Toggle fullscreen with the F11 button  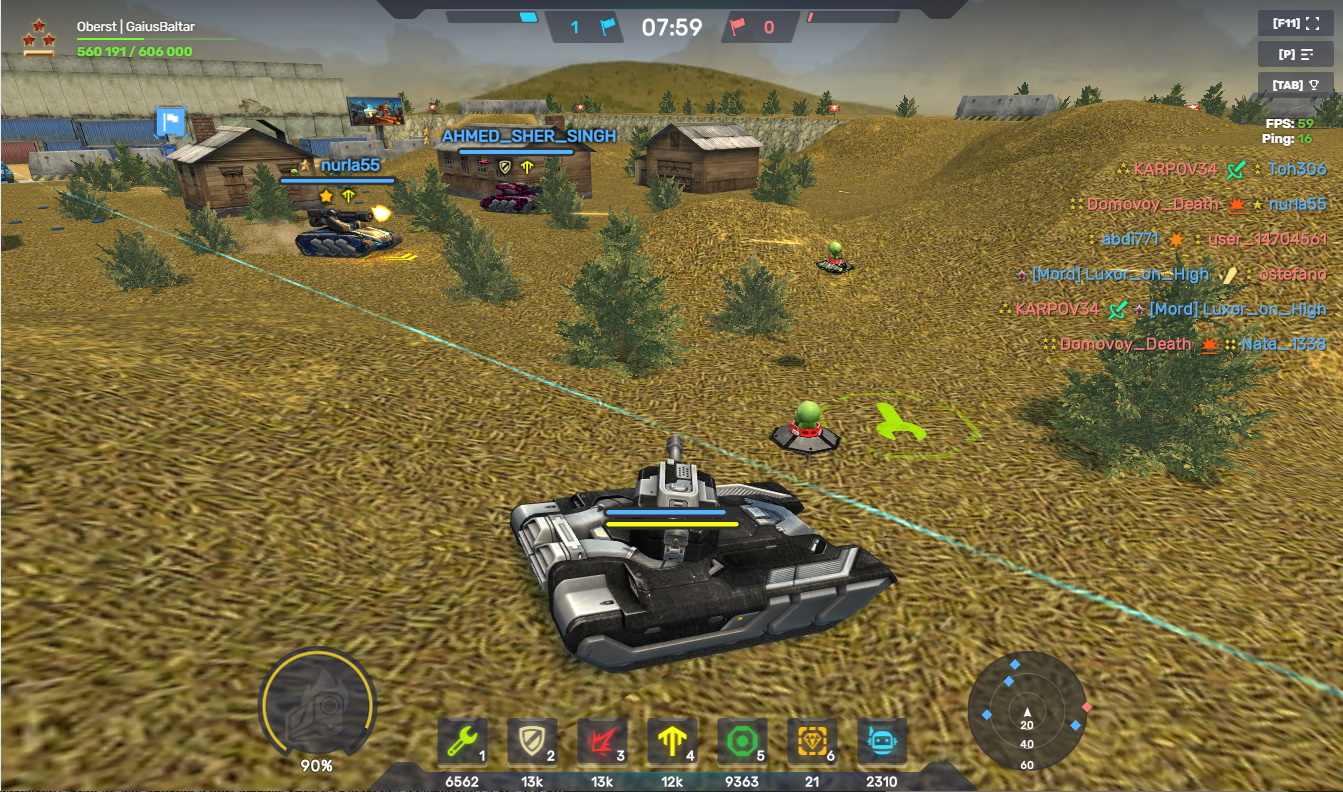coord(1295,23)
